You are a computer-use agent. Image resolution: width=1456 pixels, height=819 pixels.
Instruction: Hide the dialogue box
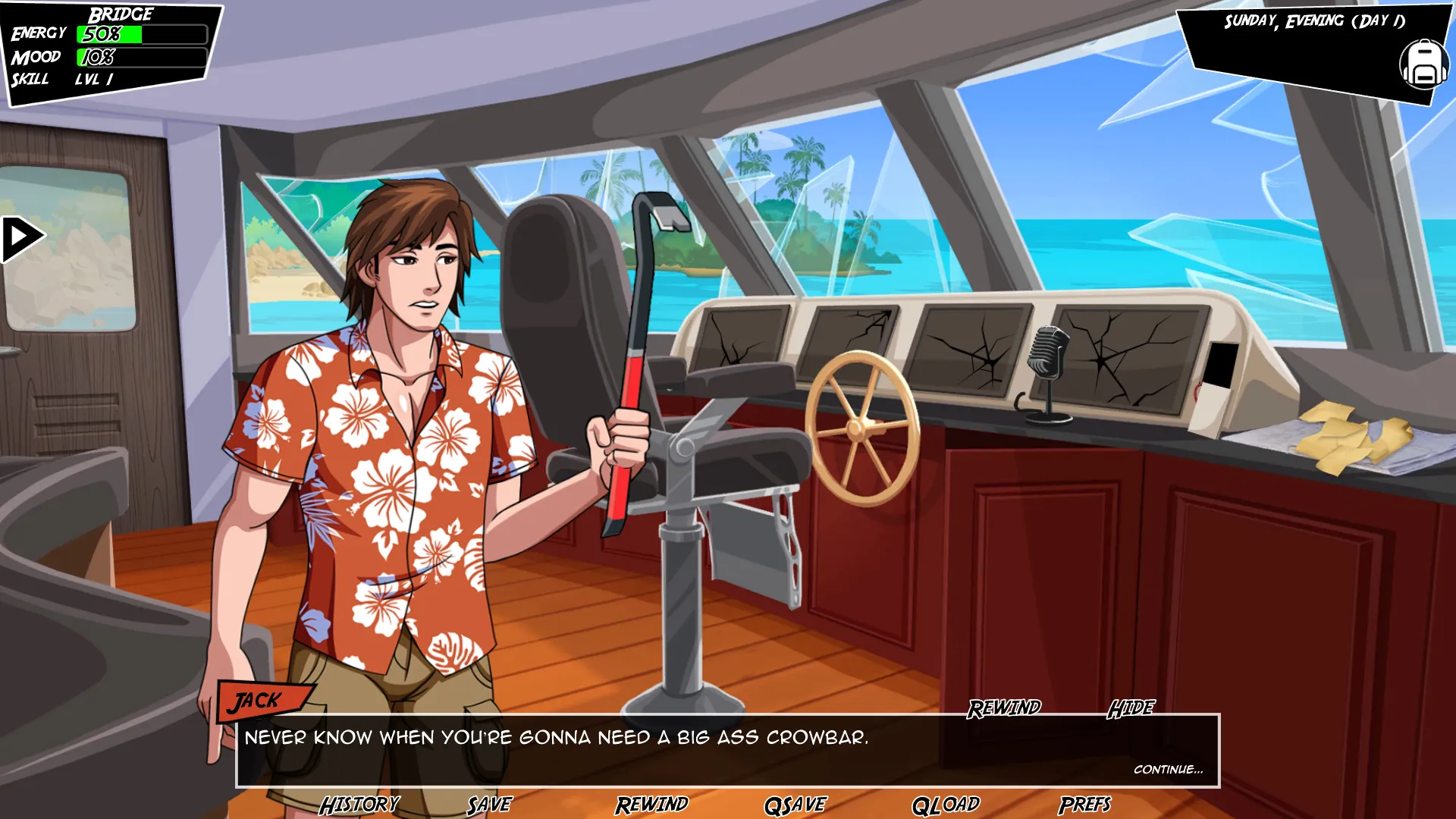[1131, 708]
